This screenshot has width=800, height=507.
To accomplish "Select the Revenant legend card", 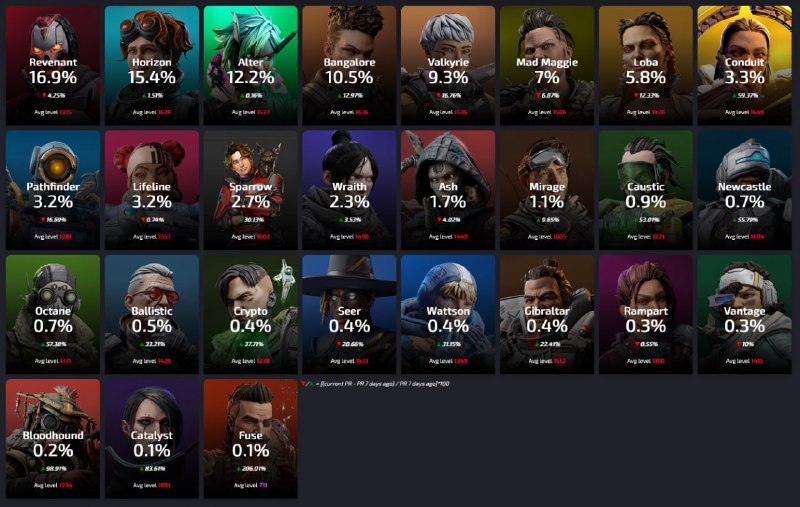I will point(53,66).
